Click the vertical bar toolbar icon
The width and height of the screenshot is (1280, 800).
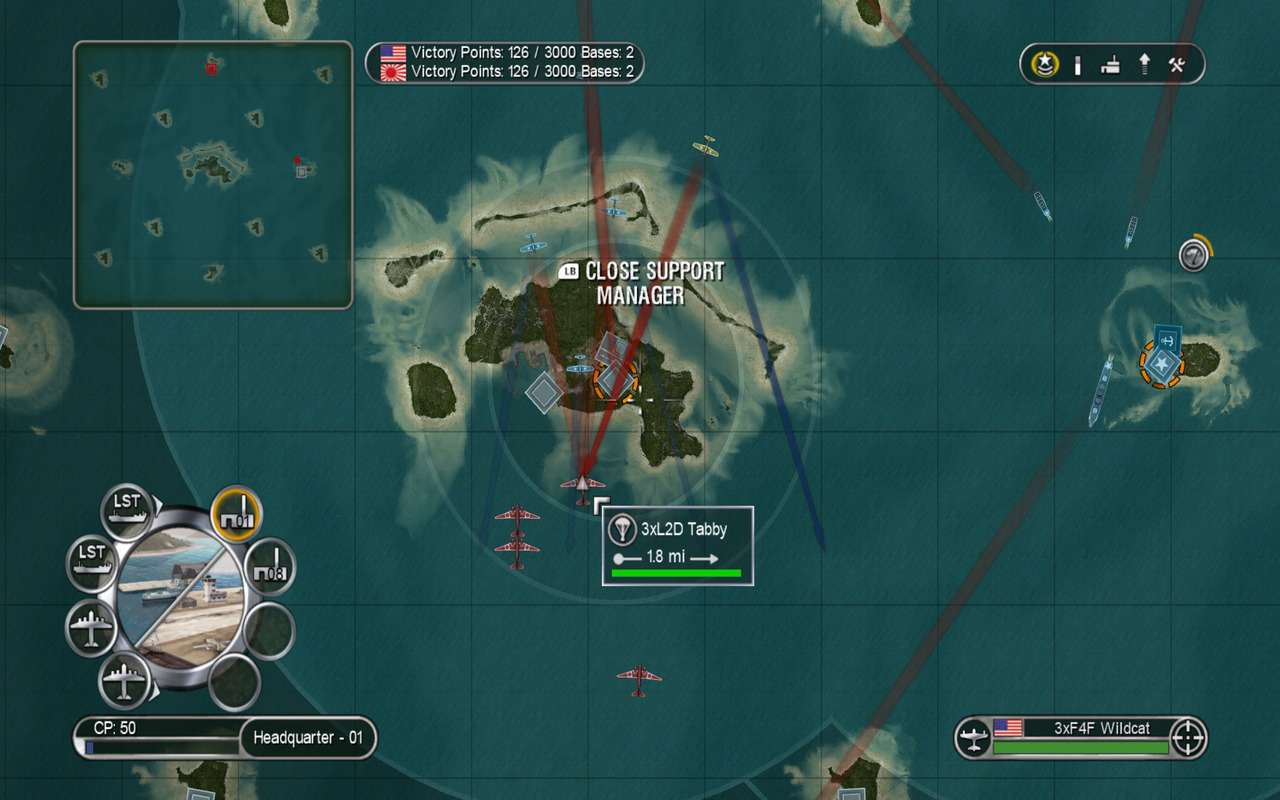(x=1078, y=65)
